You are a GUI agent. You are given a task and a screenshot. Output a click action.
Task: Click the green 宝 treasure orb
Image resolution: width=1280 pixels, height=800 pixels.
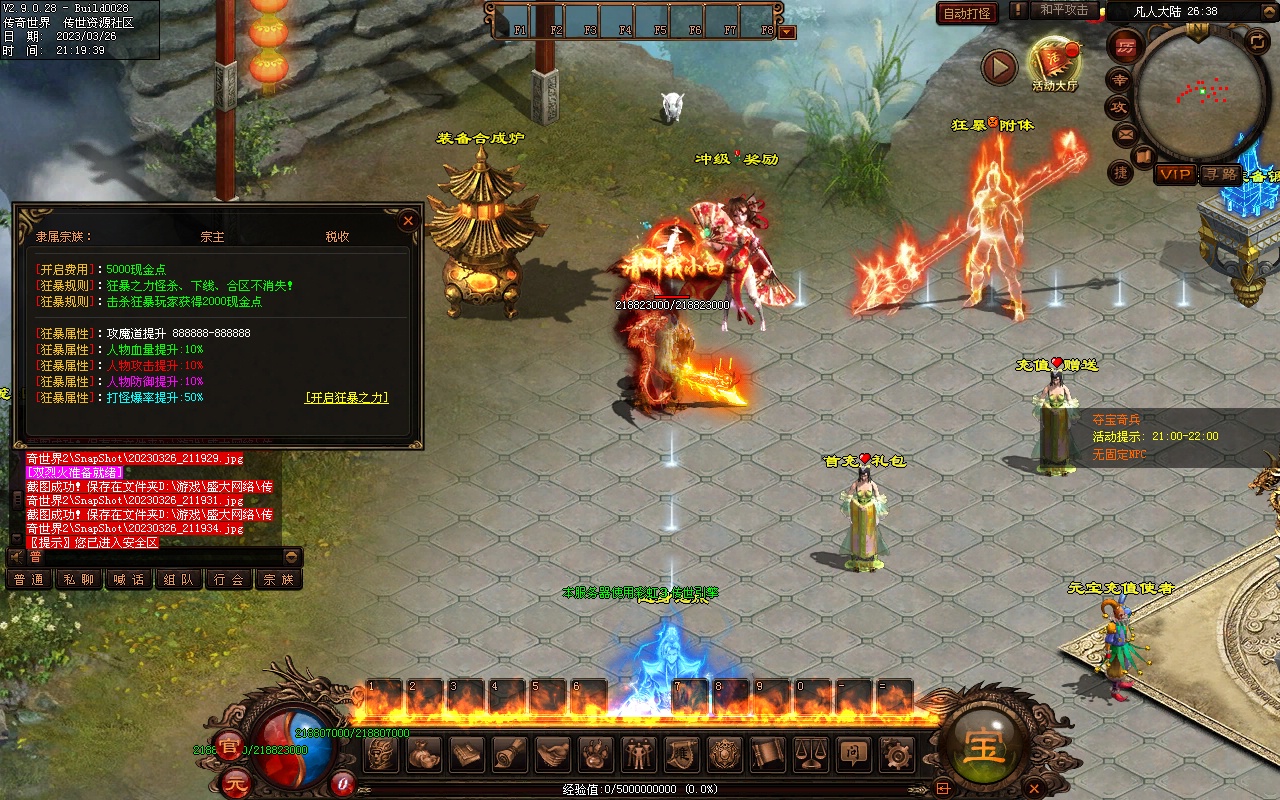pos(984,745)
